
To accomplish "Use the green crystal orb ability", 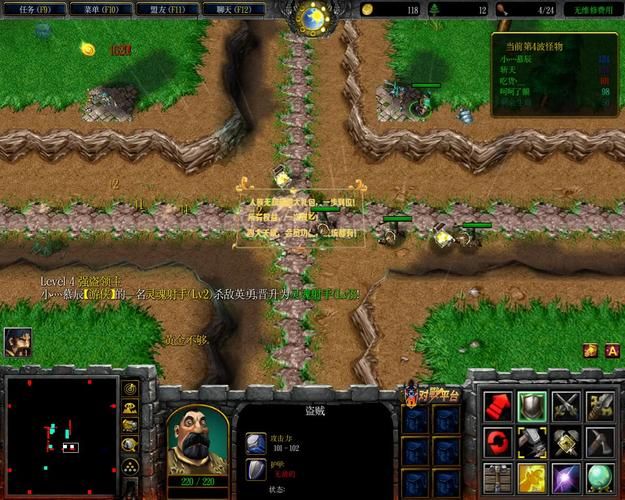I will click(601, 475).
